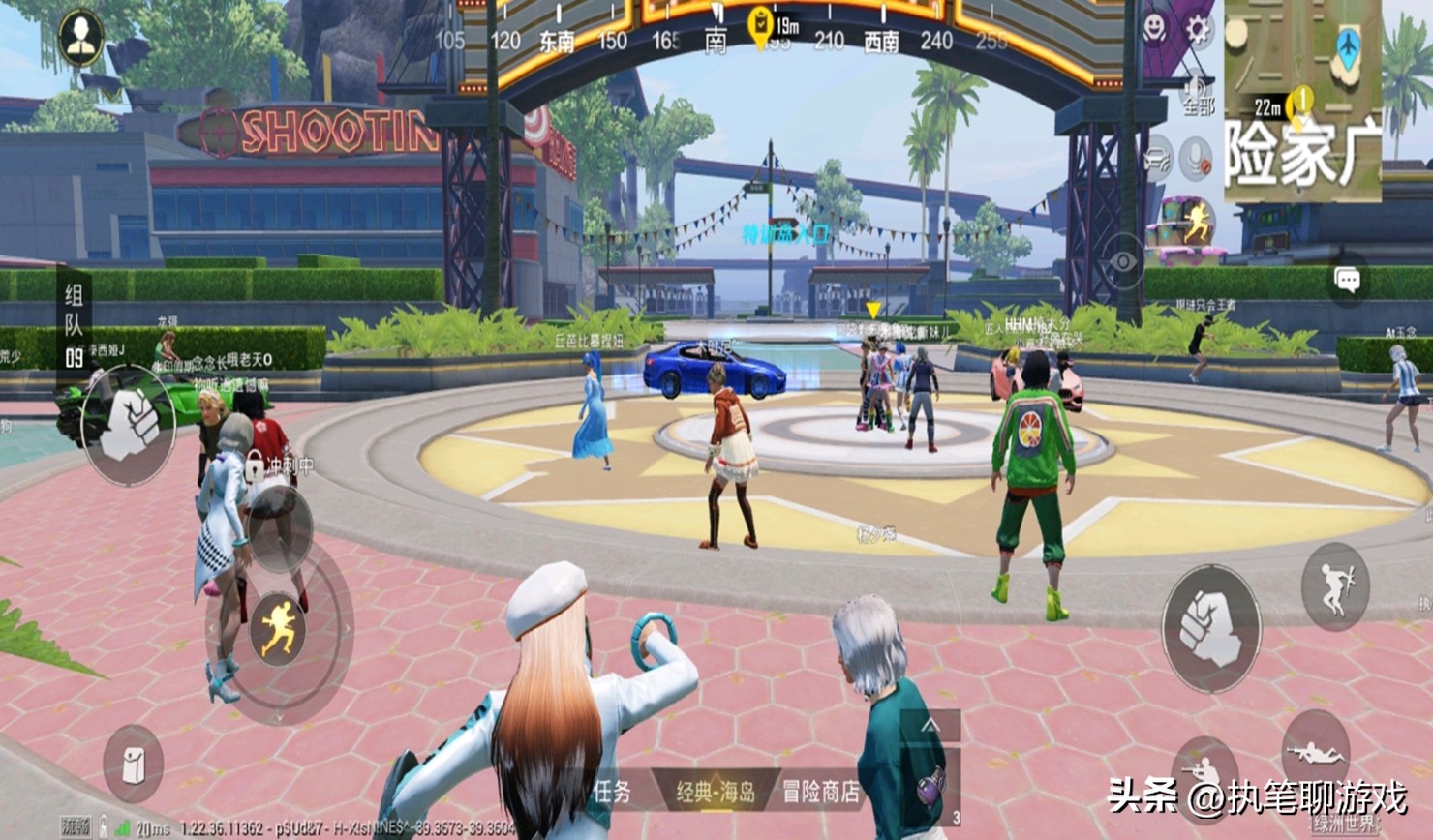Expand the minimap
The width and height of the screenshot is (1433, 840).
click(1303, 97)
